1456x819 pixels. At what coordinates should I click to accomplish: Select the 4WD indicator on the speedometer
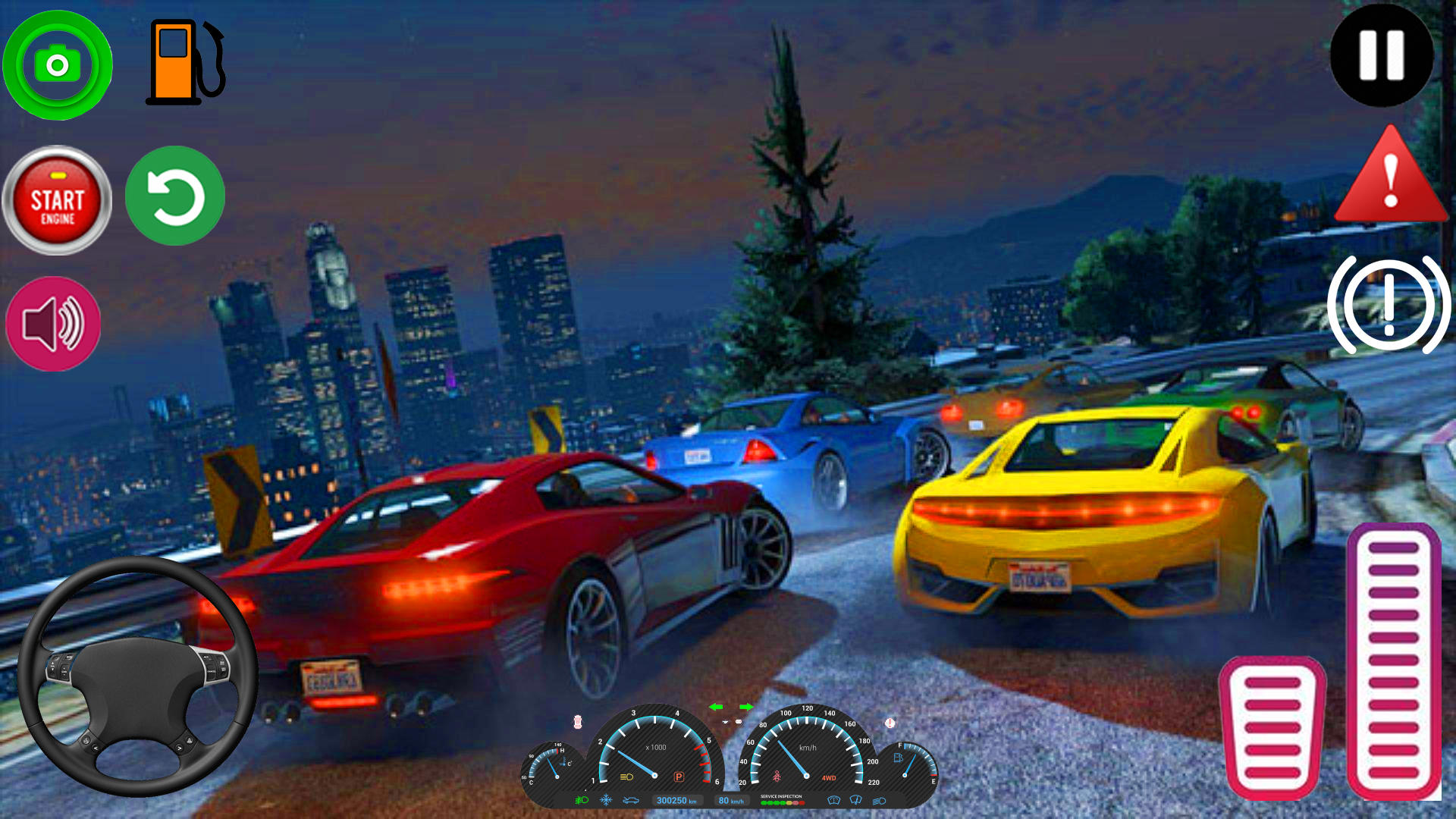[x=829, y=777]
